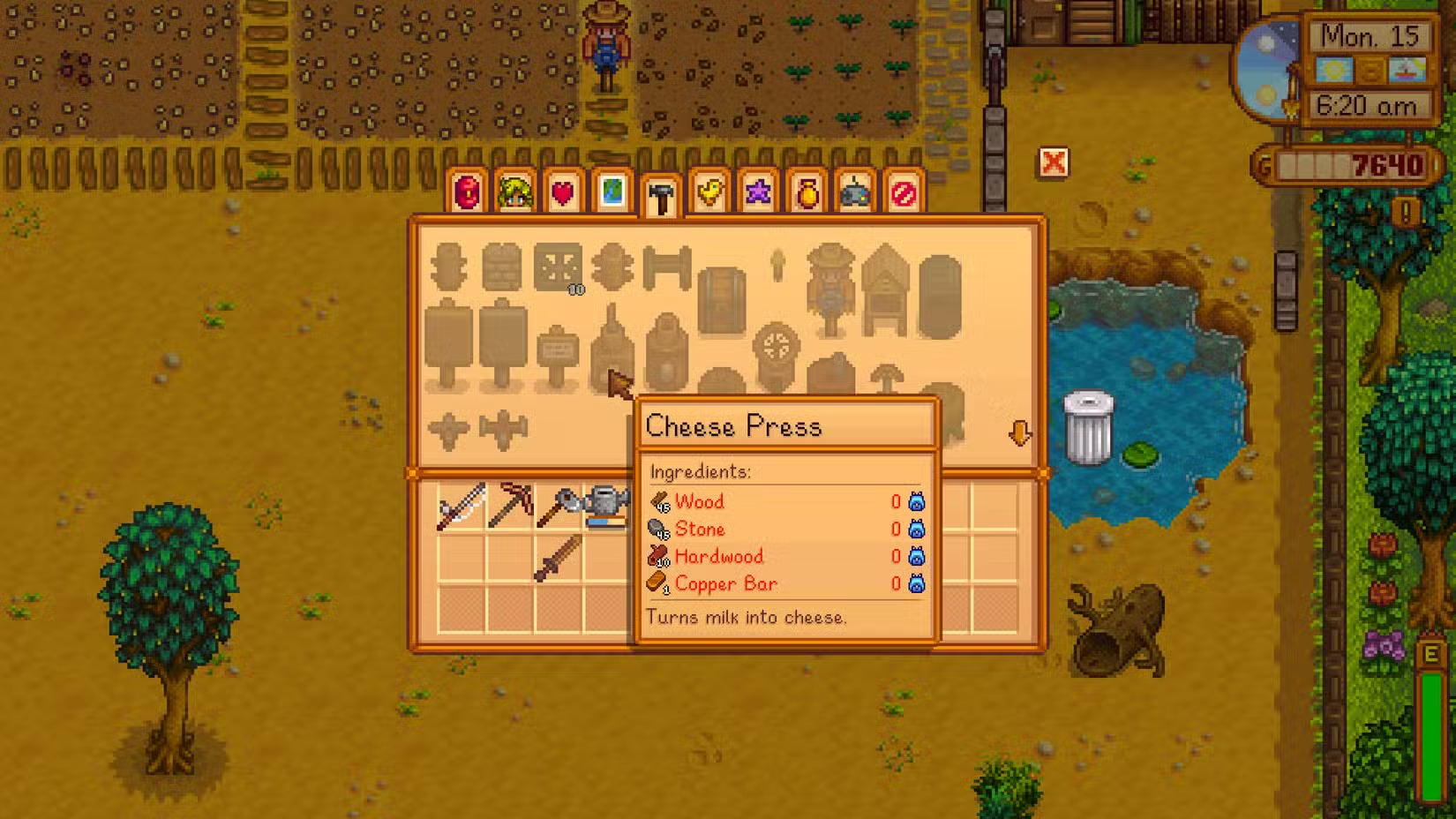1456x819 pixels.
Task: Switch to the purple star tab
Action: [758, 192]
